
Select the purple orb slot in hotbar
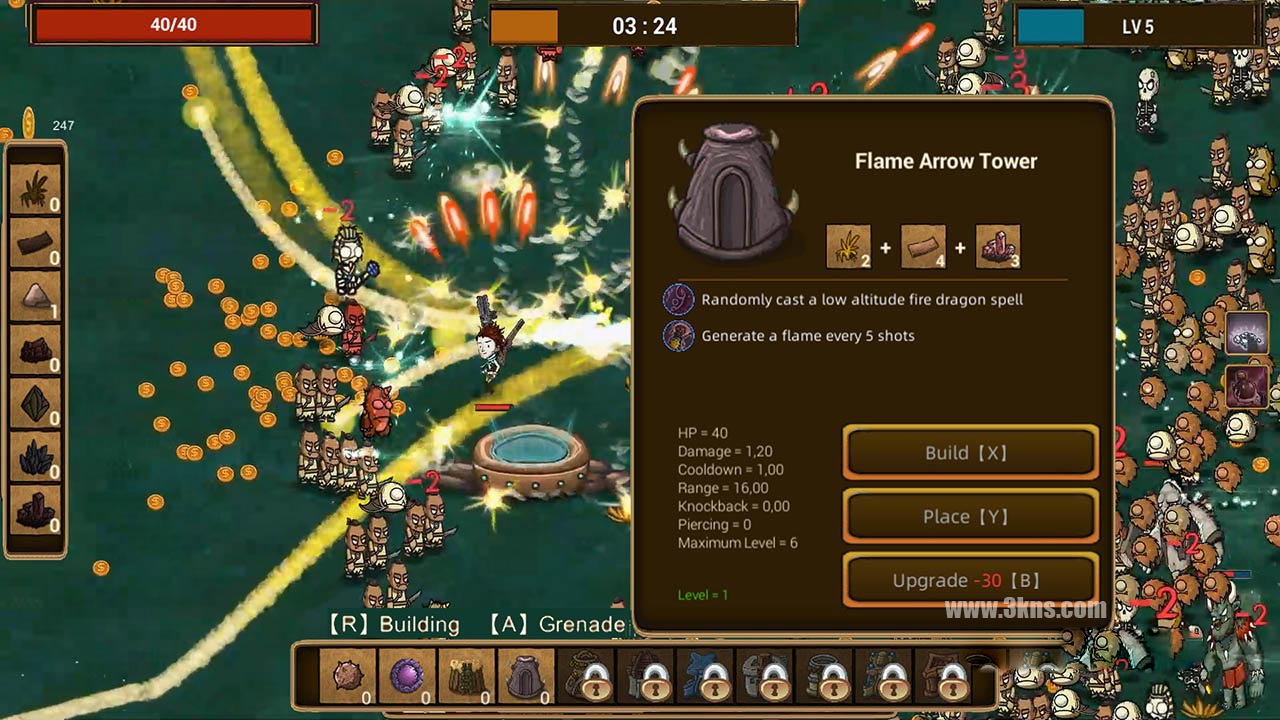tap(407, 677)
